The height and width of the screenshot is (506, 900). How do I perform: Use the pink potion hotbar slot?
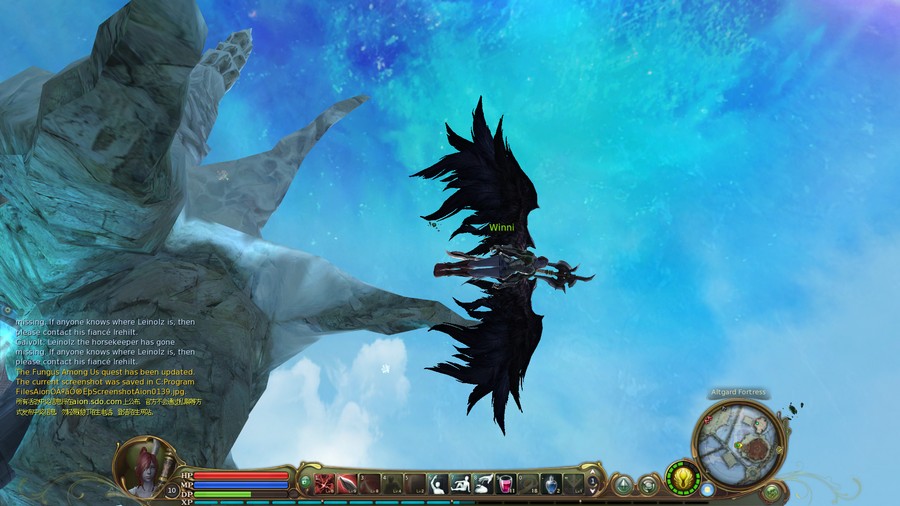pyautogui.click(x=506, y=485)
